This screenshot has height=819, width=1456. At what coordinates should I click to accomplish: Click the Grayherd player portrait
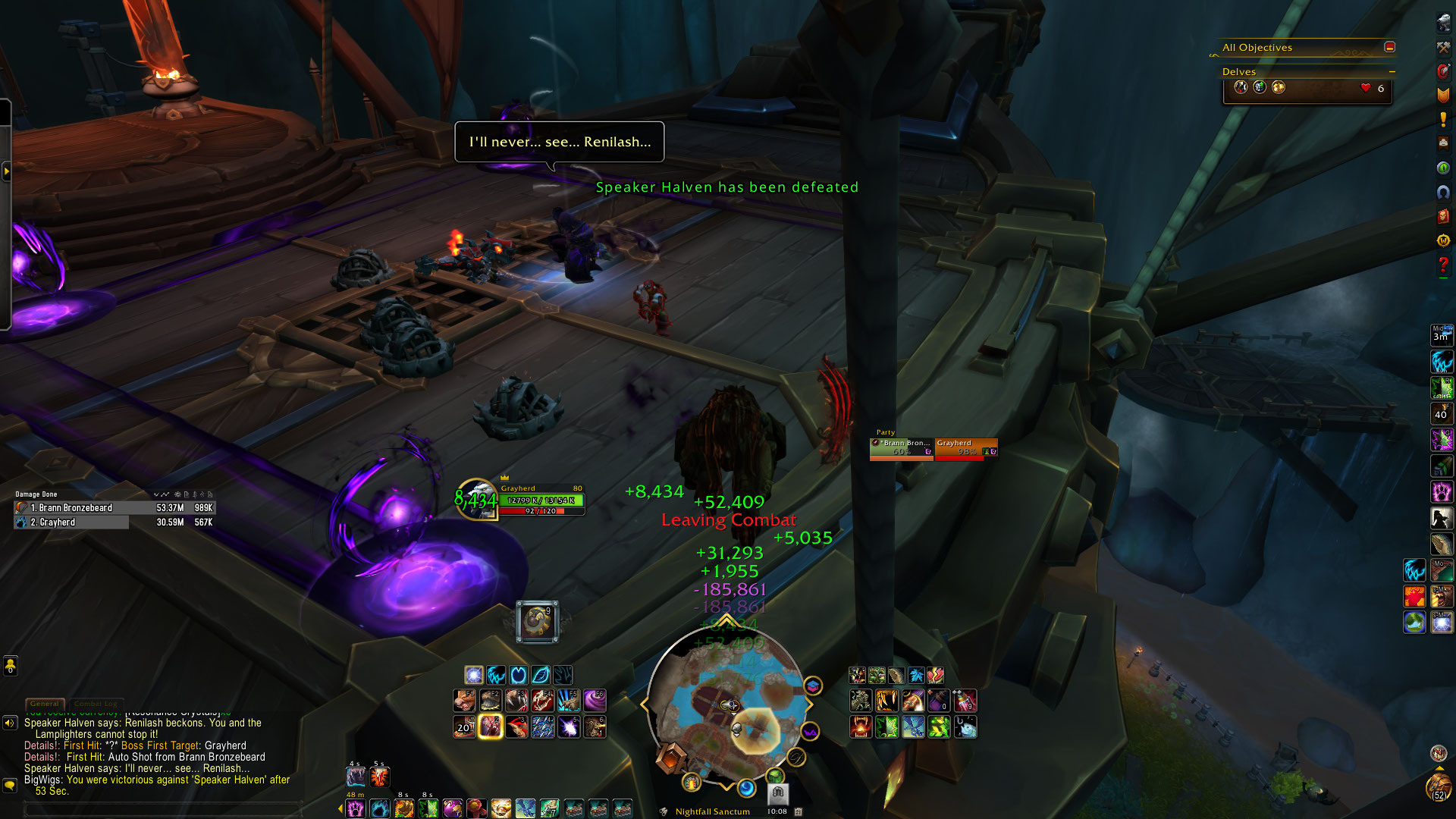pos(475,499)
